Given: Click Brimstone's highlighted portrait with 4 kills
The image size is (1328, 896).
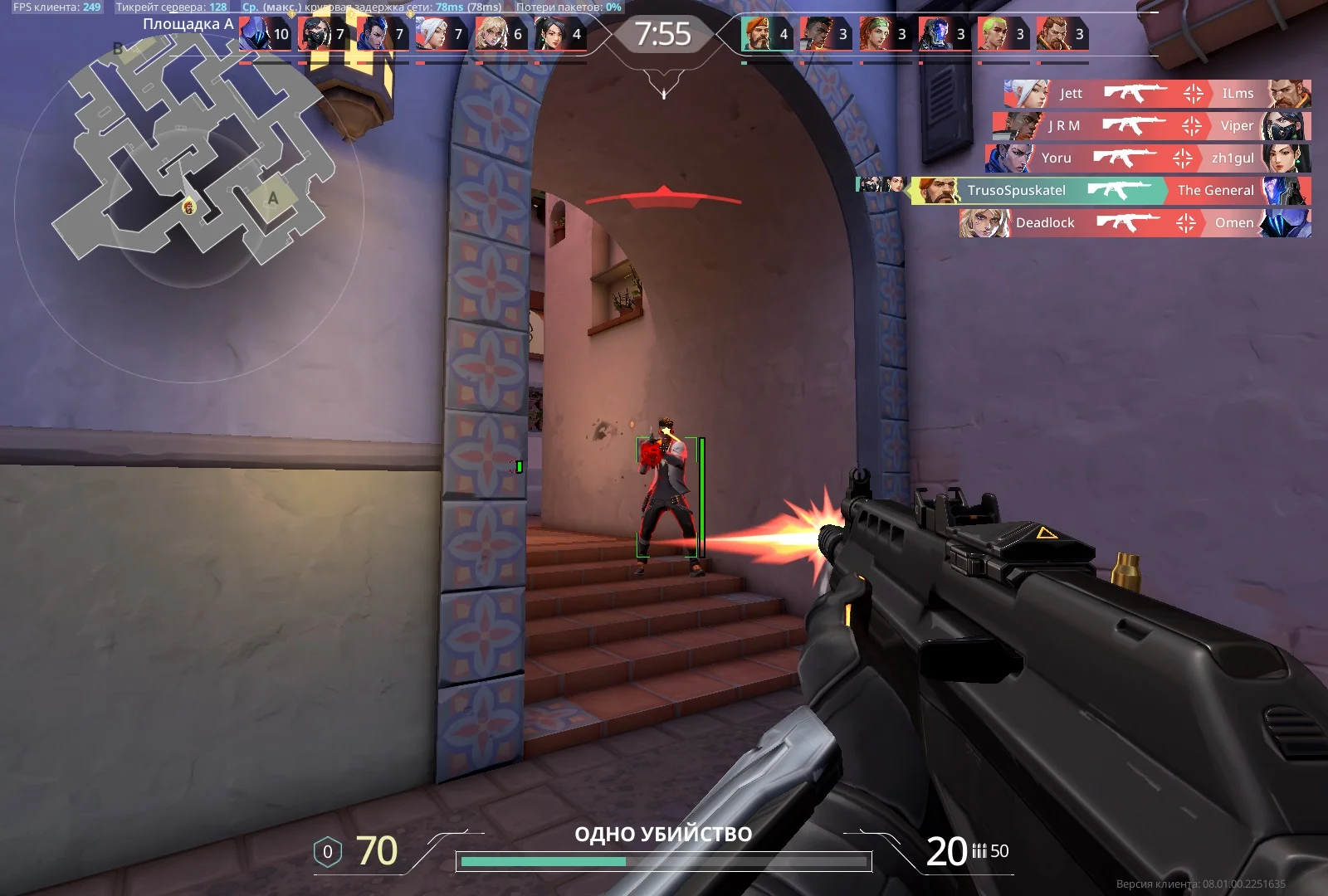Looking at the screenshot, I should 756,34.
